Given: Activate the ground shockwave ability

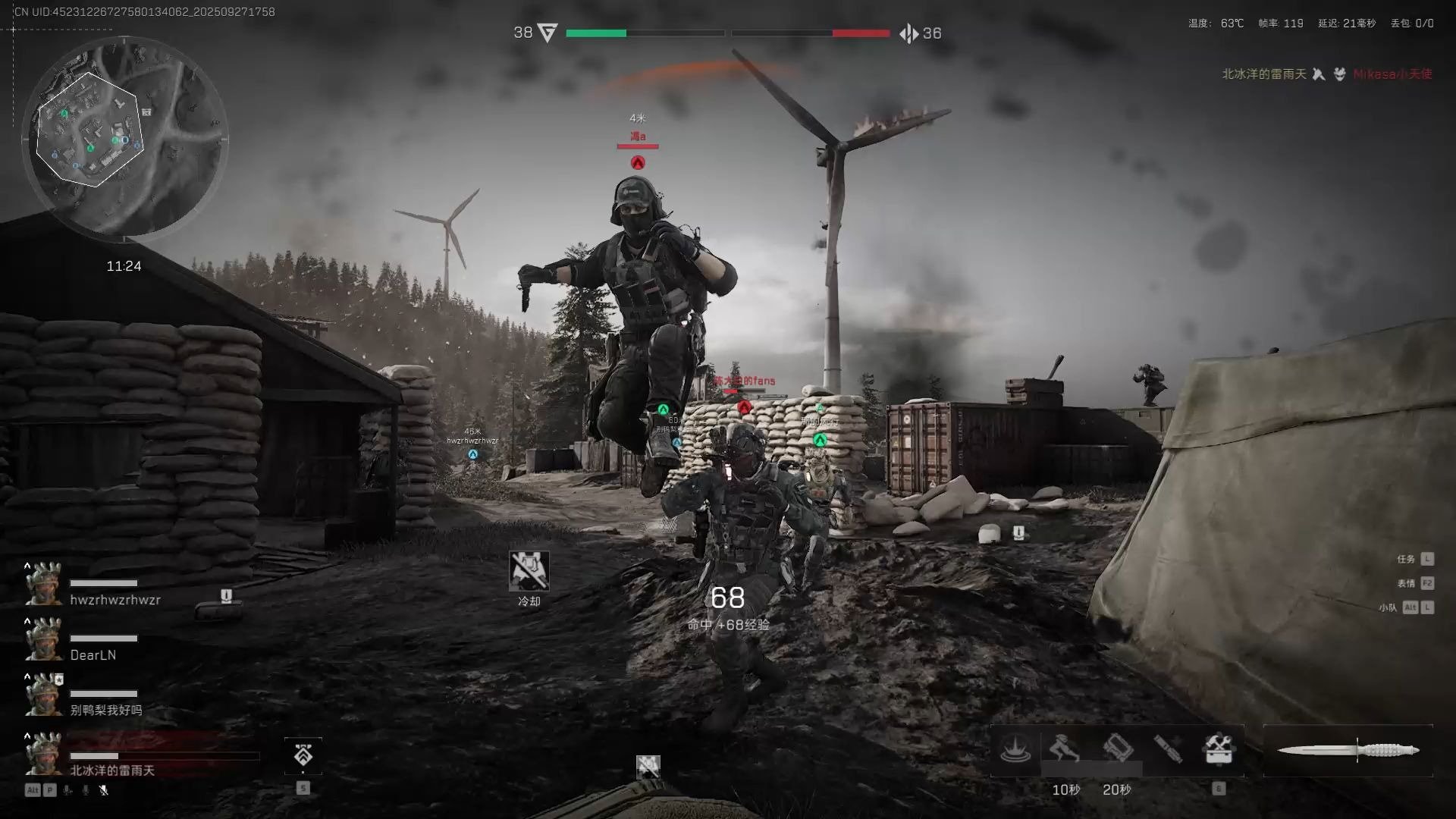Looking at the screenshot, I should click(1015, 749).
